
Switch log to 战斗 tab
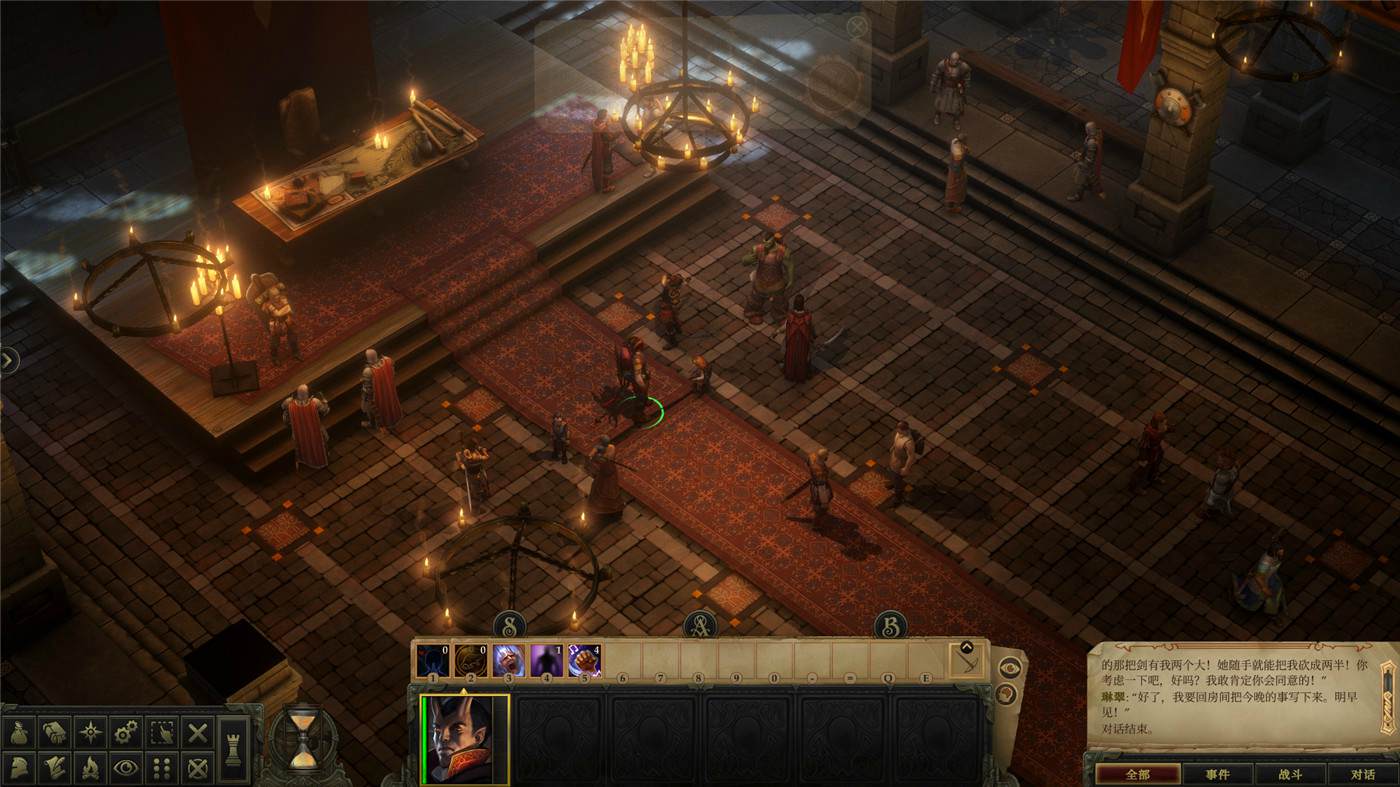[x=1290, y=774]
